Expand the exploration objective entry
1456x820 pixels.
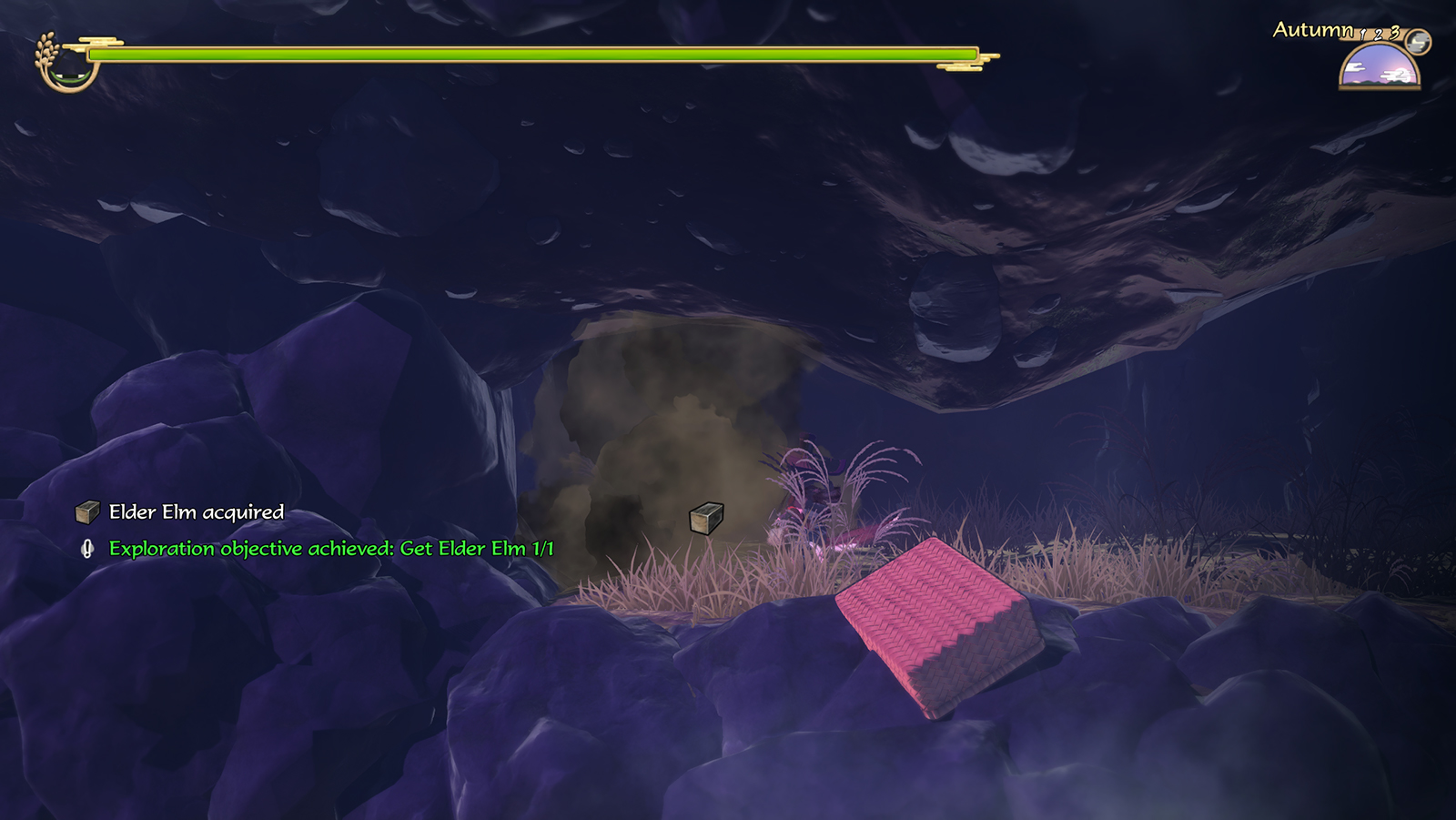coord(332,549)
